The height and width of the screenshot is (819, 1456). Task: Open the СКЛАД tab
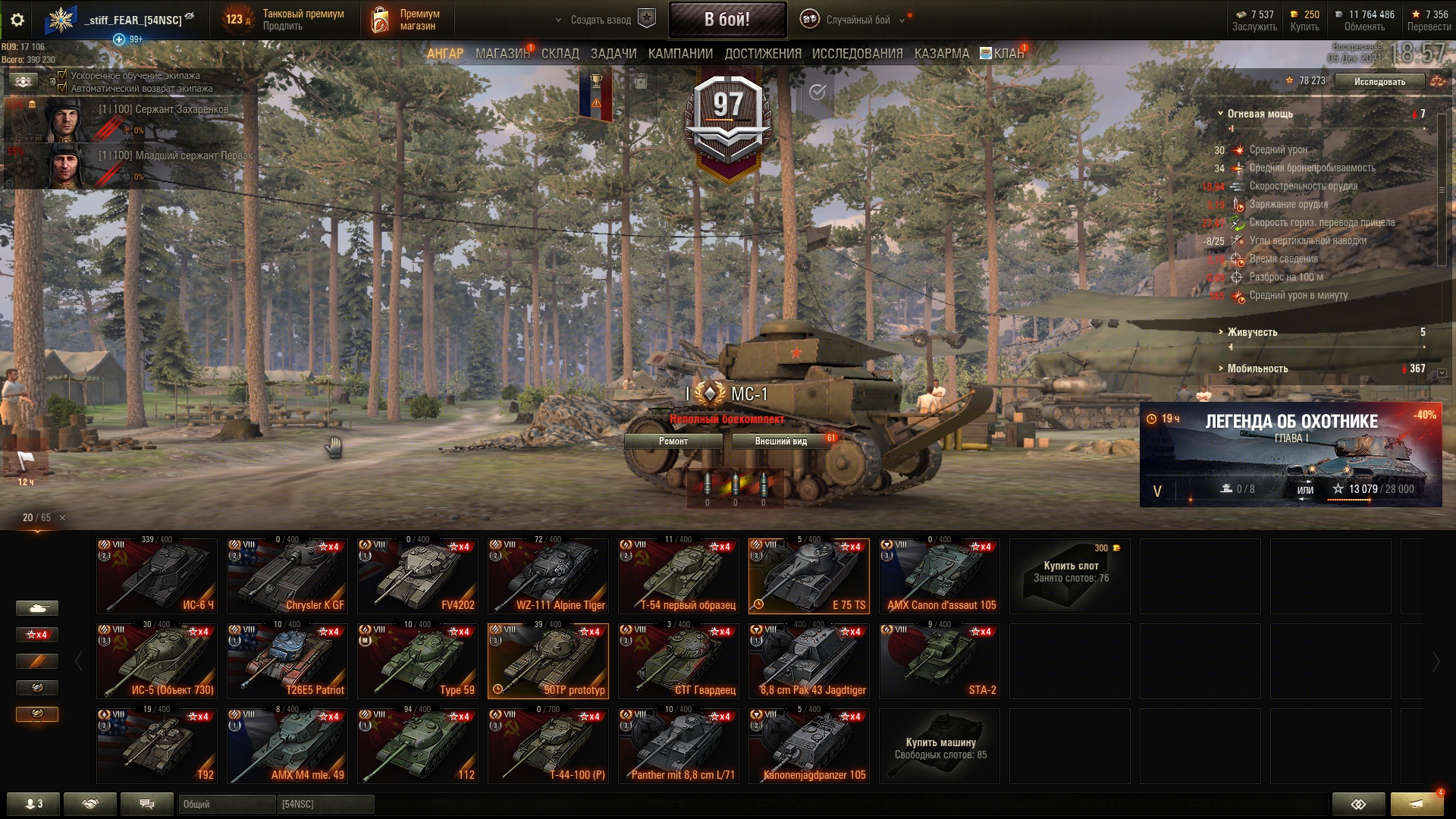[x=560, y=54]
